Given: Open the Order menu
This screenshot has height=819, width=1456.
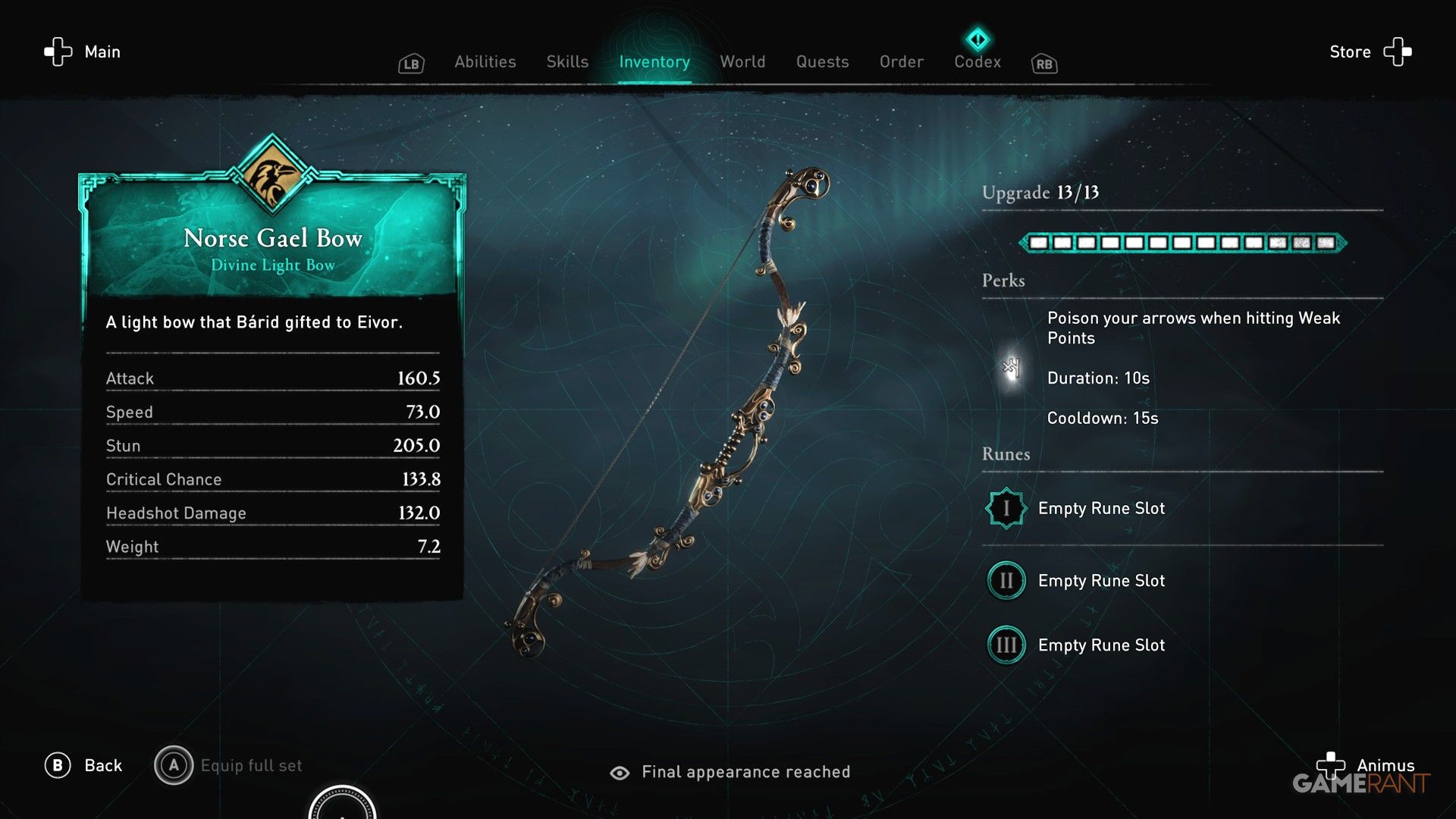Looking at the screenshot, I should 901,61.
